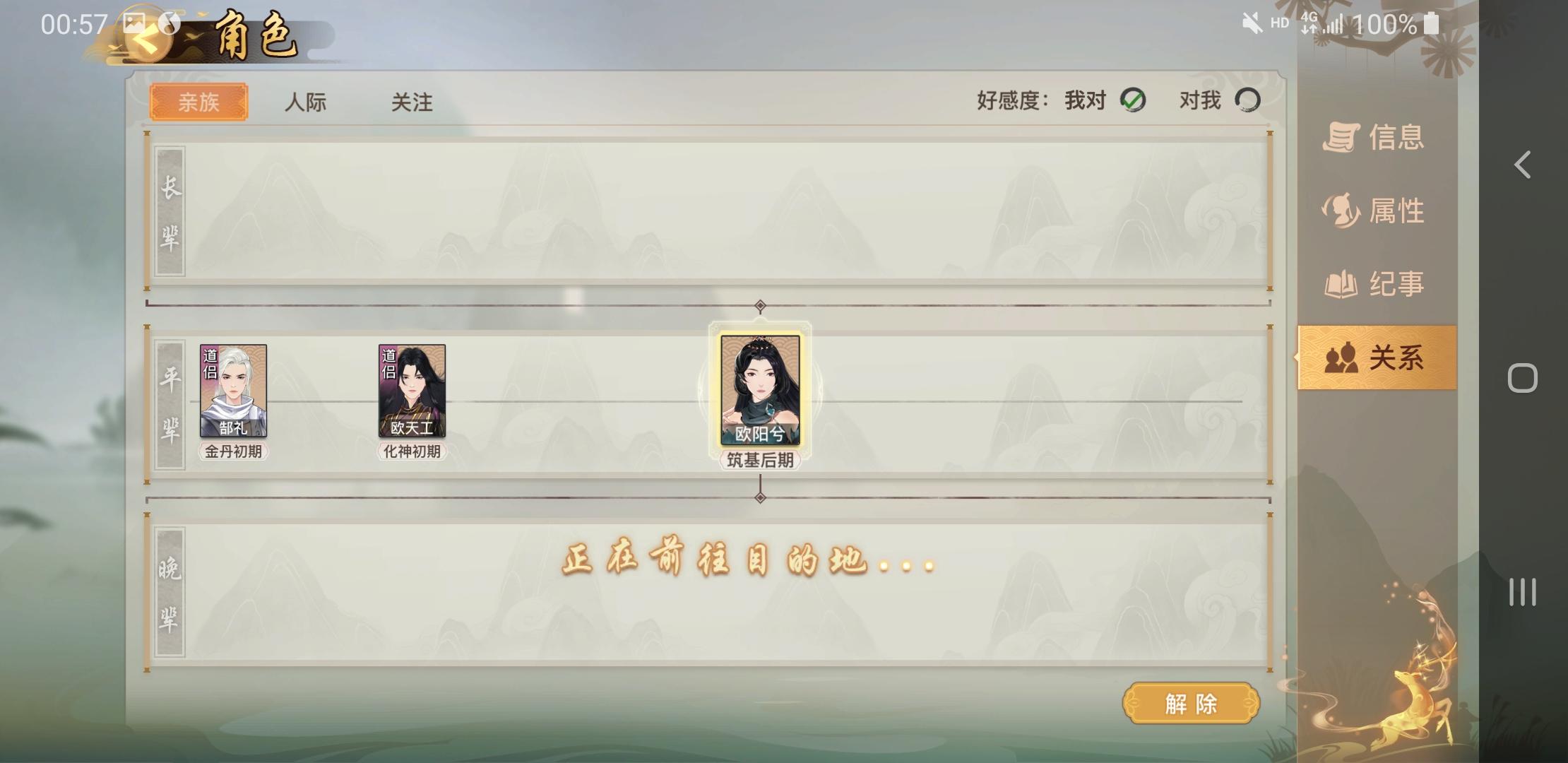The image size is (1568, 763).
Task: Tap the mute volume icon in status bar
Action: 1250,23
